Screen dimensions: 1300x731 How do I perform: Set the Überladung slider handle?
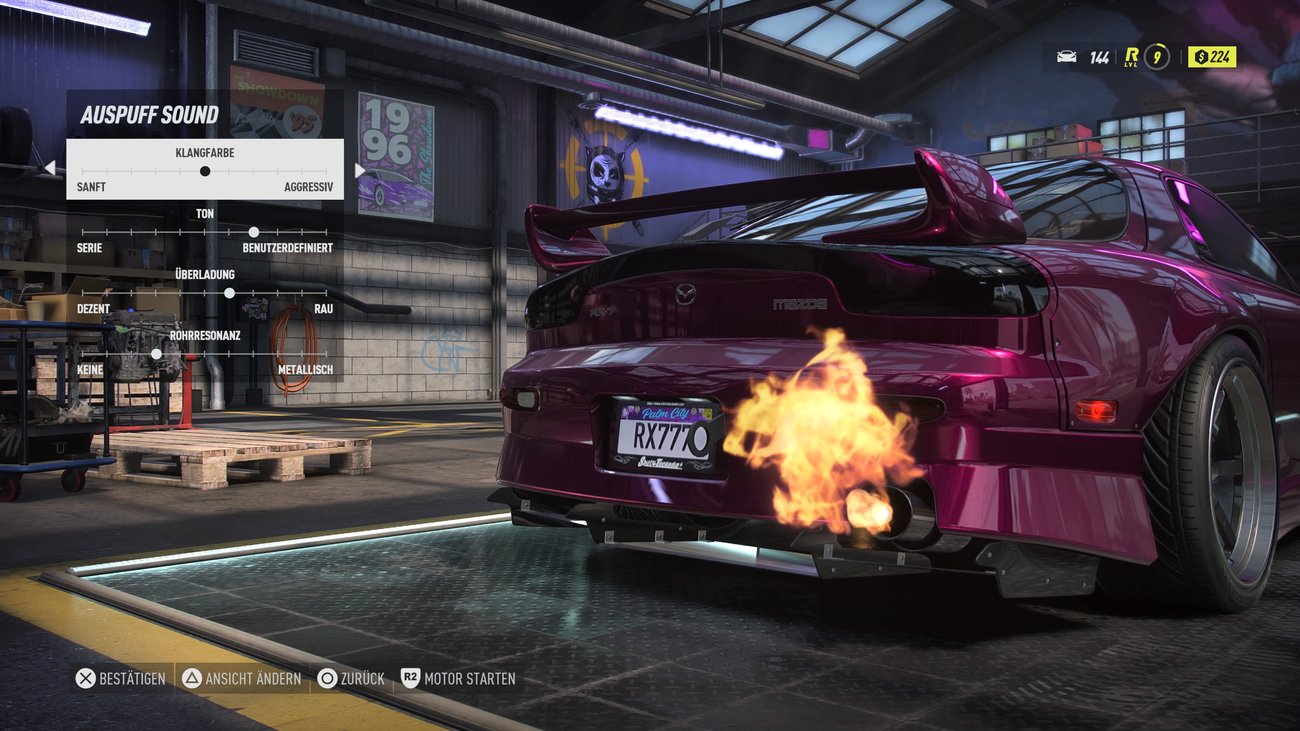pyautogui.click(x=229, y=292)
